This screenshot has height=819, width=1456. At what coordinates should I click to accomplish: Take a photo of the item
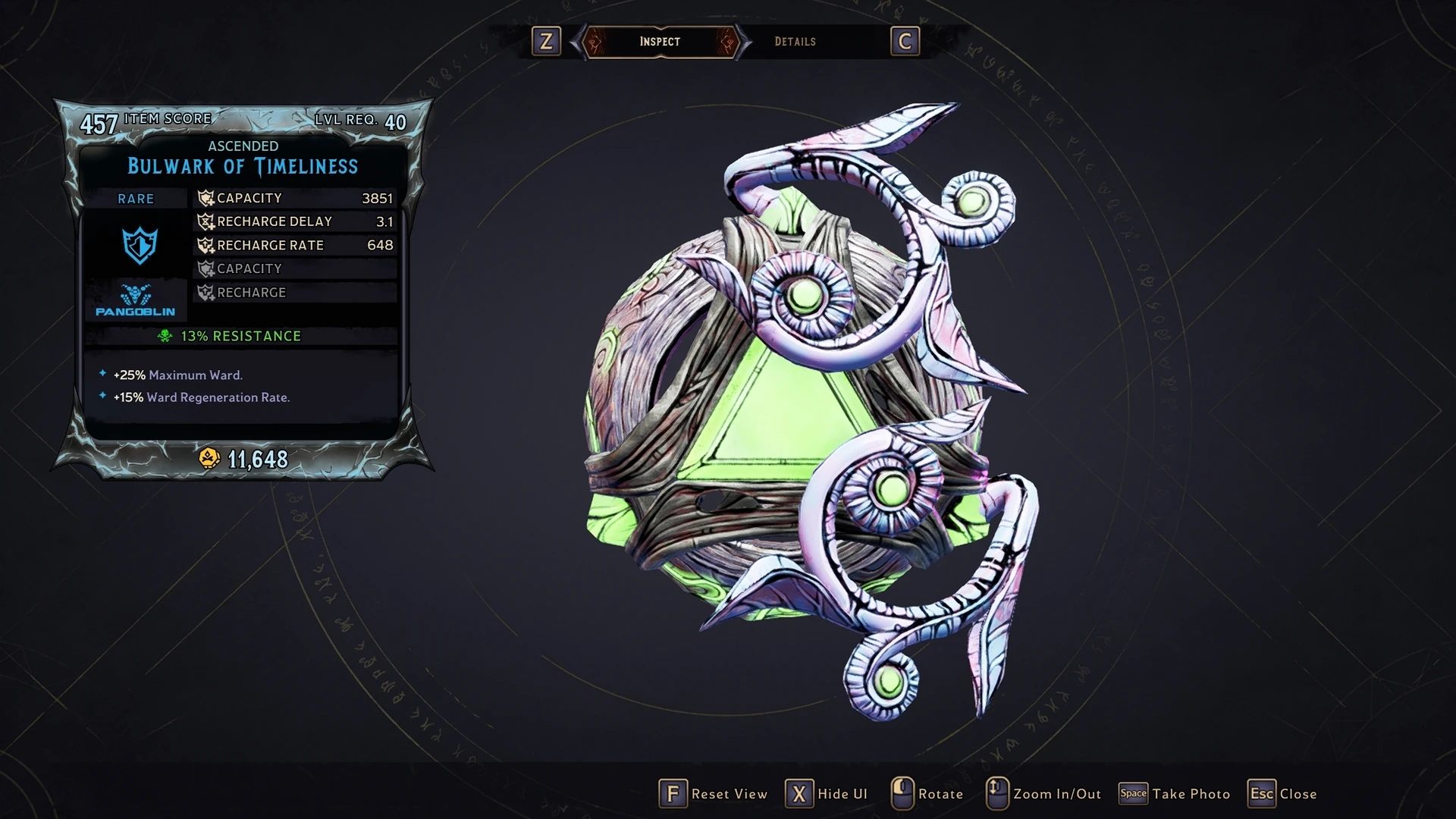(1175, 794)
